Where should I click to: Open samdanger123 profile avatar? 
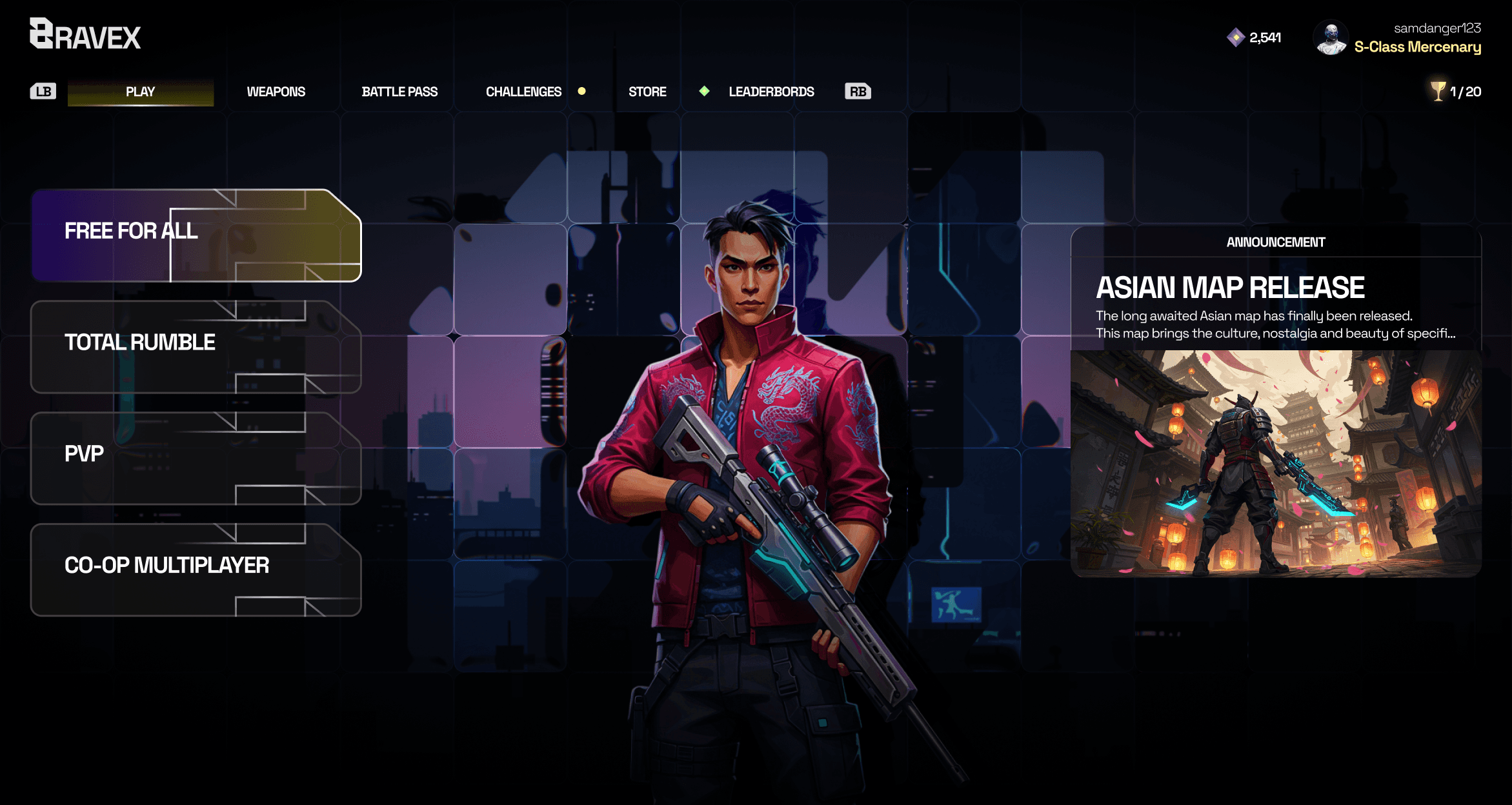pyautogui.click(x=1331, y=38)
